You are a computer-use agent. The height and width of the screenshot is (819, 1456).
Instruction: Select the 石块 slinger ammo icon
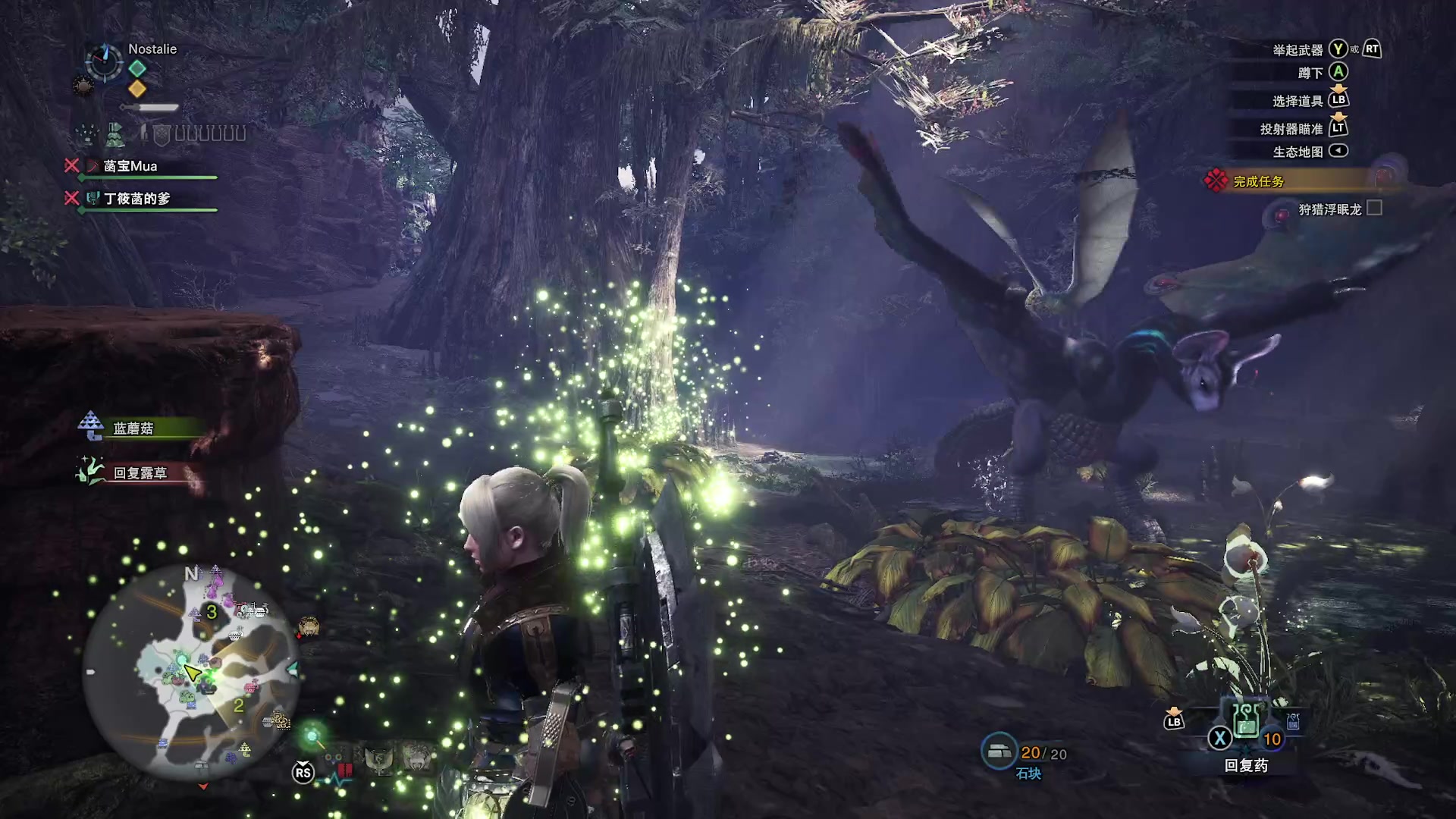999,751
